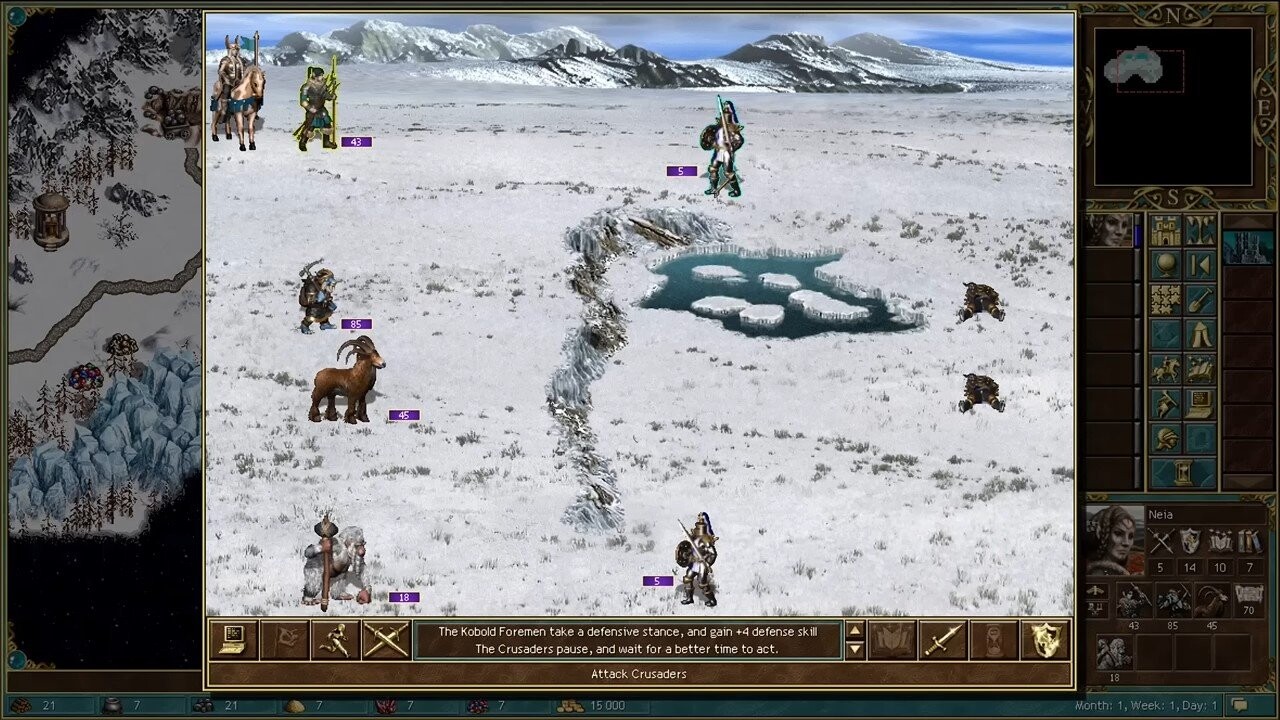1280x720 pixels.
Task: End turn with the adventure hourglass button
Action: tap(1182, 472)
